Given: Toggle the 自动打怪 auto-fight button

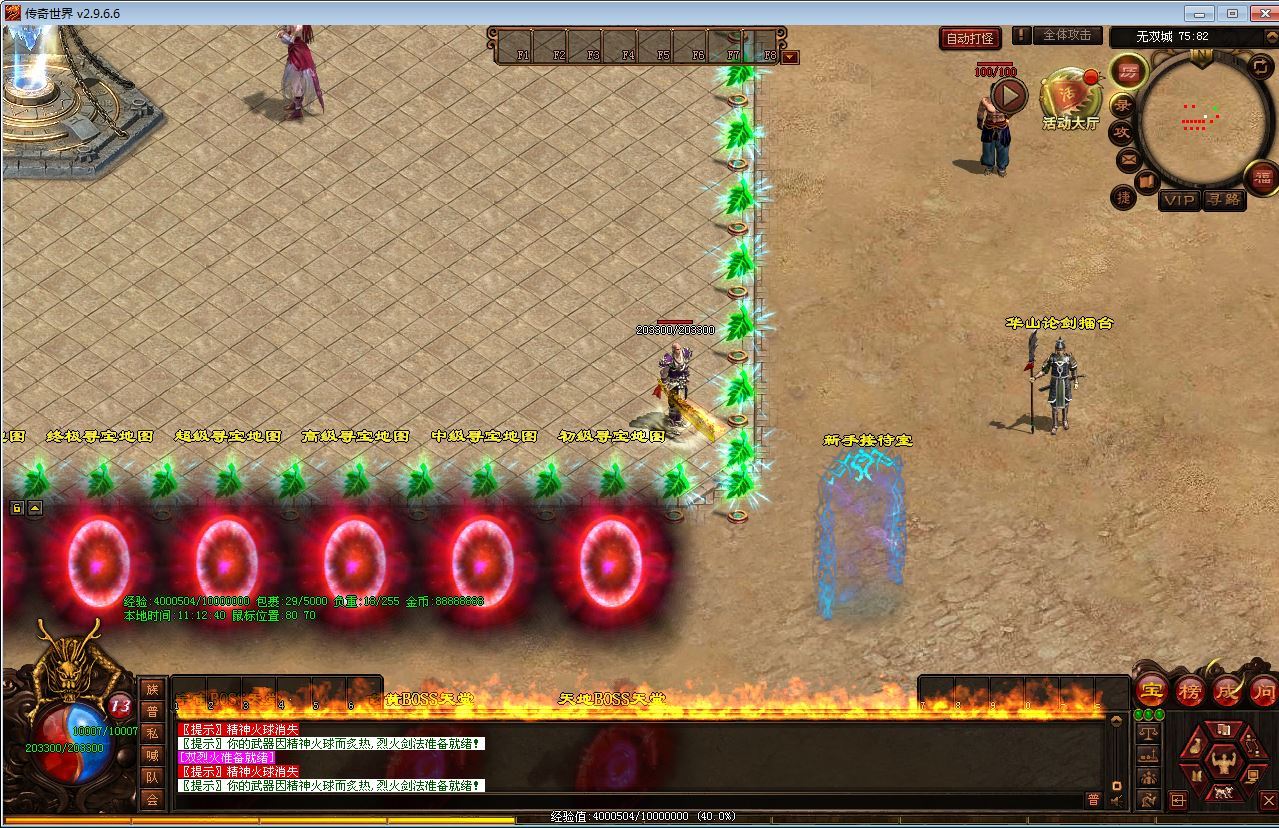Looking at the screenshot, I should [969, 38].
